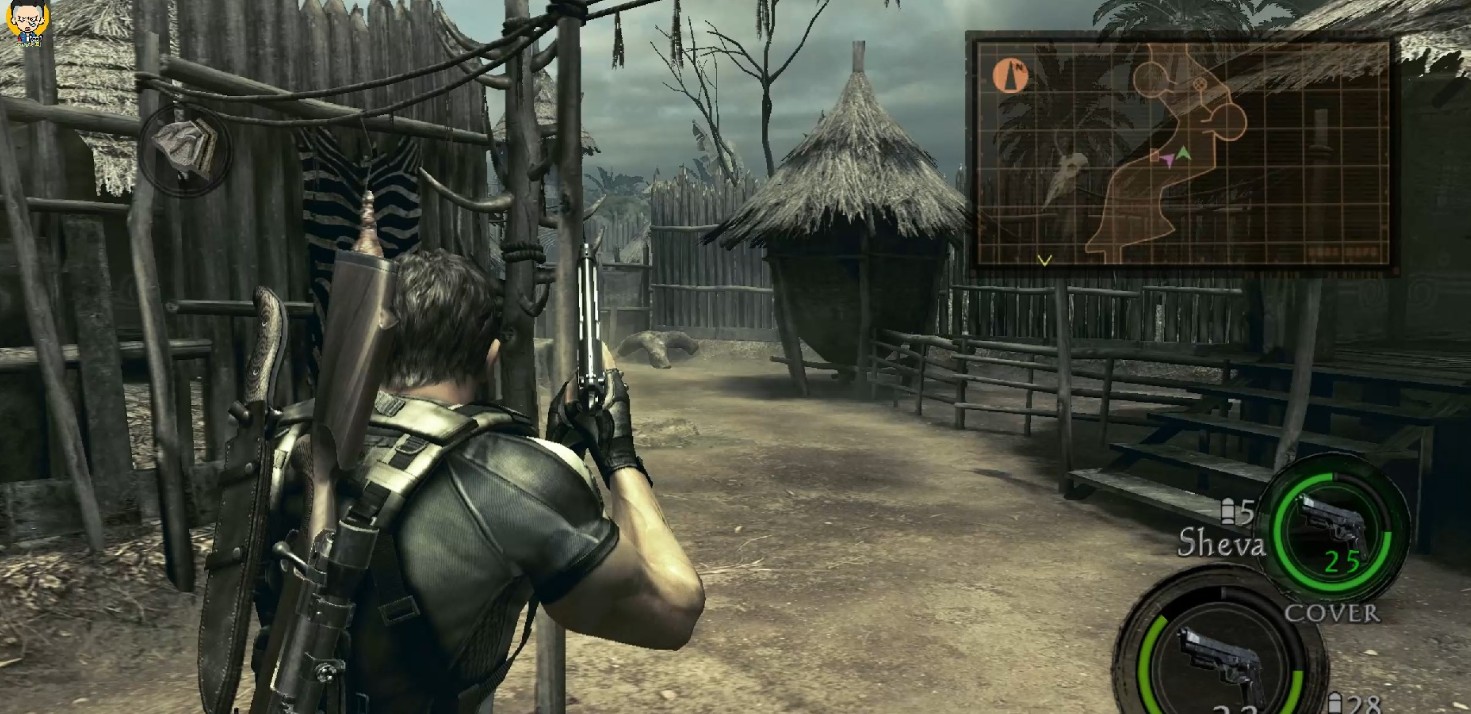1471x714 pixels.
Task: Click the cartoon avatar channel logo
Action: [x=25, y=23]
